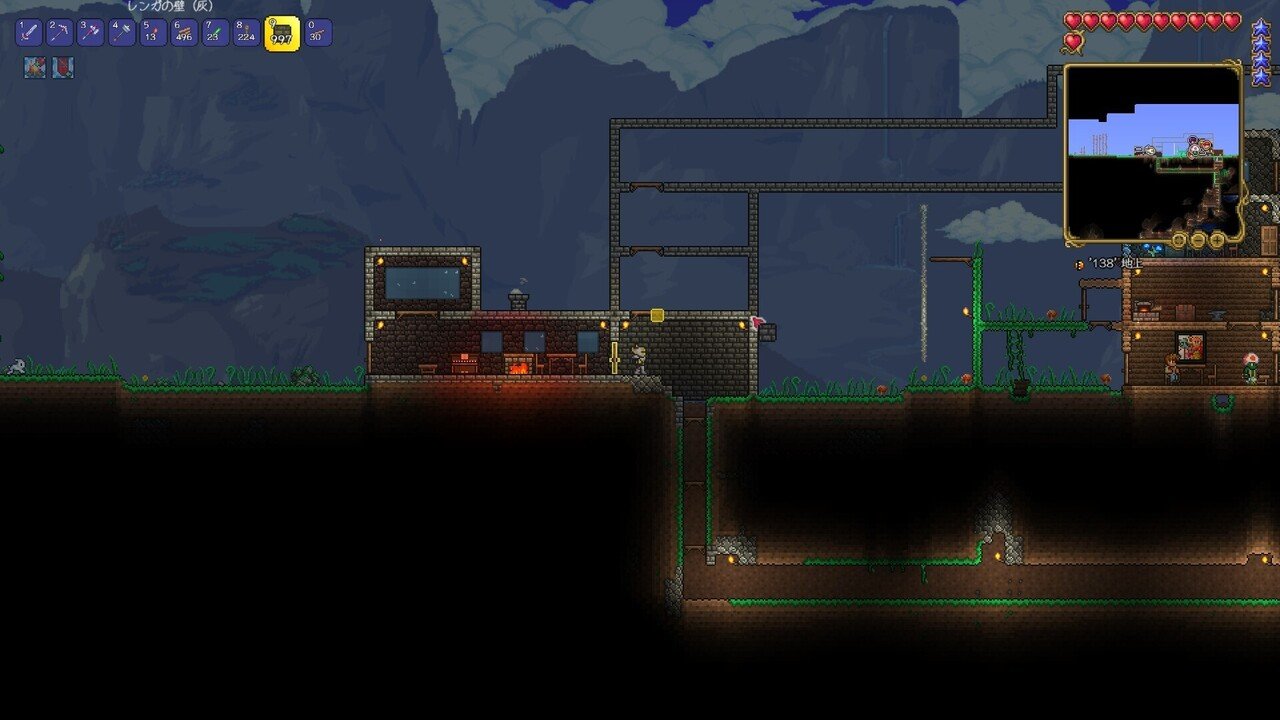Choose hotbar slot 8 holding 224 items

pos(246,33)
